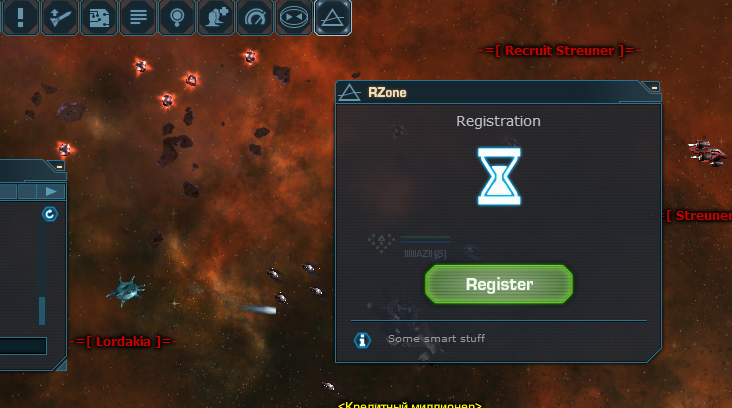Click the info icon beside Some smart stuff

pos(362,340)
